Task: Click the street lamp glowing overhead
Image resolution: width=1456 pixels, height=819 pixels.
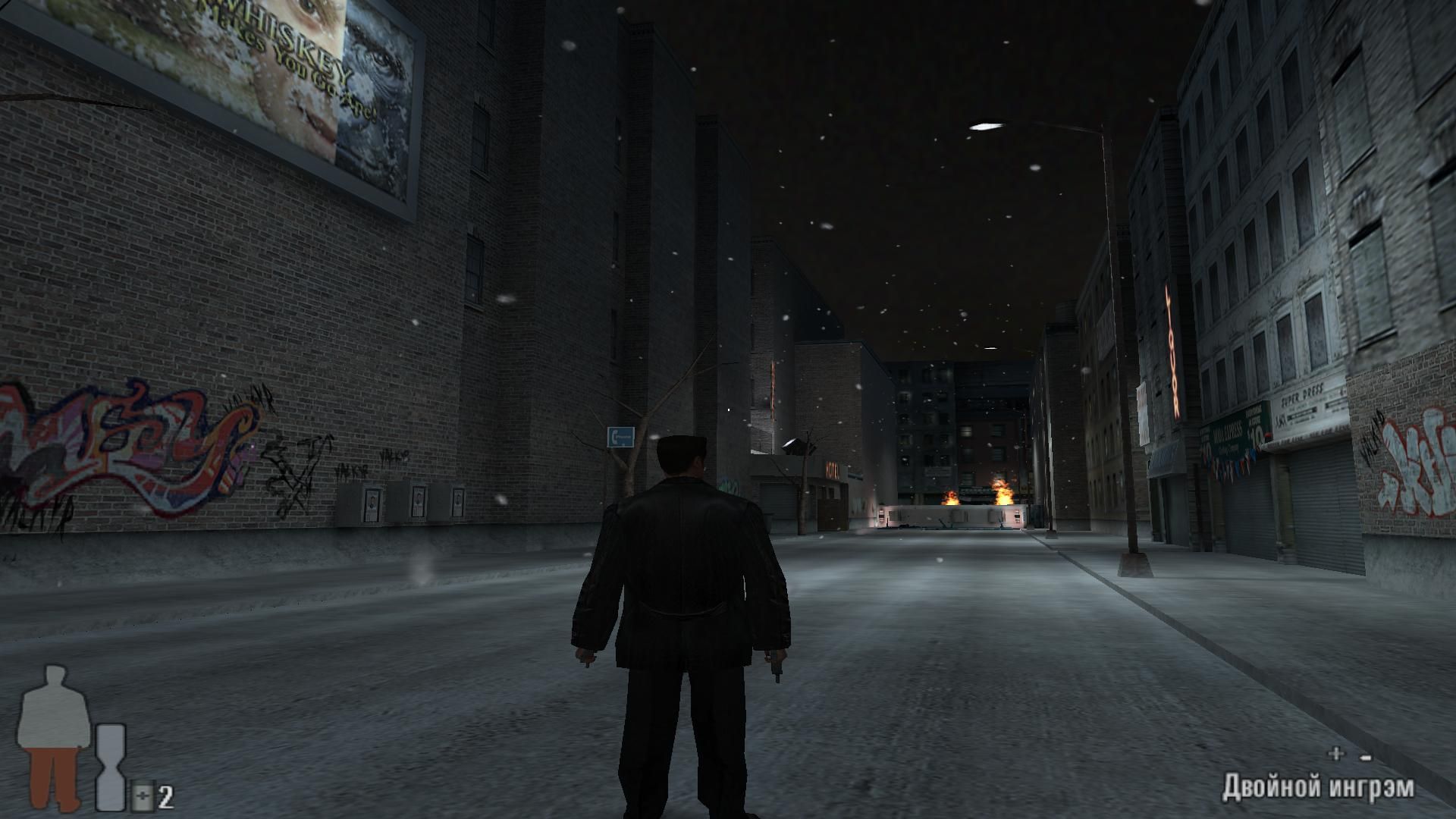Action: pos(984,124)
